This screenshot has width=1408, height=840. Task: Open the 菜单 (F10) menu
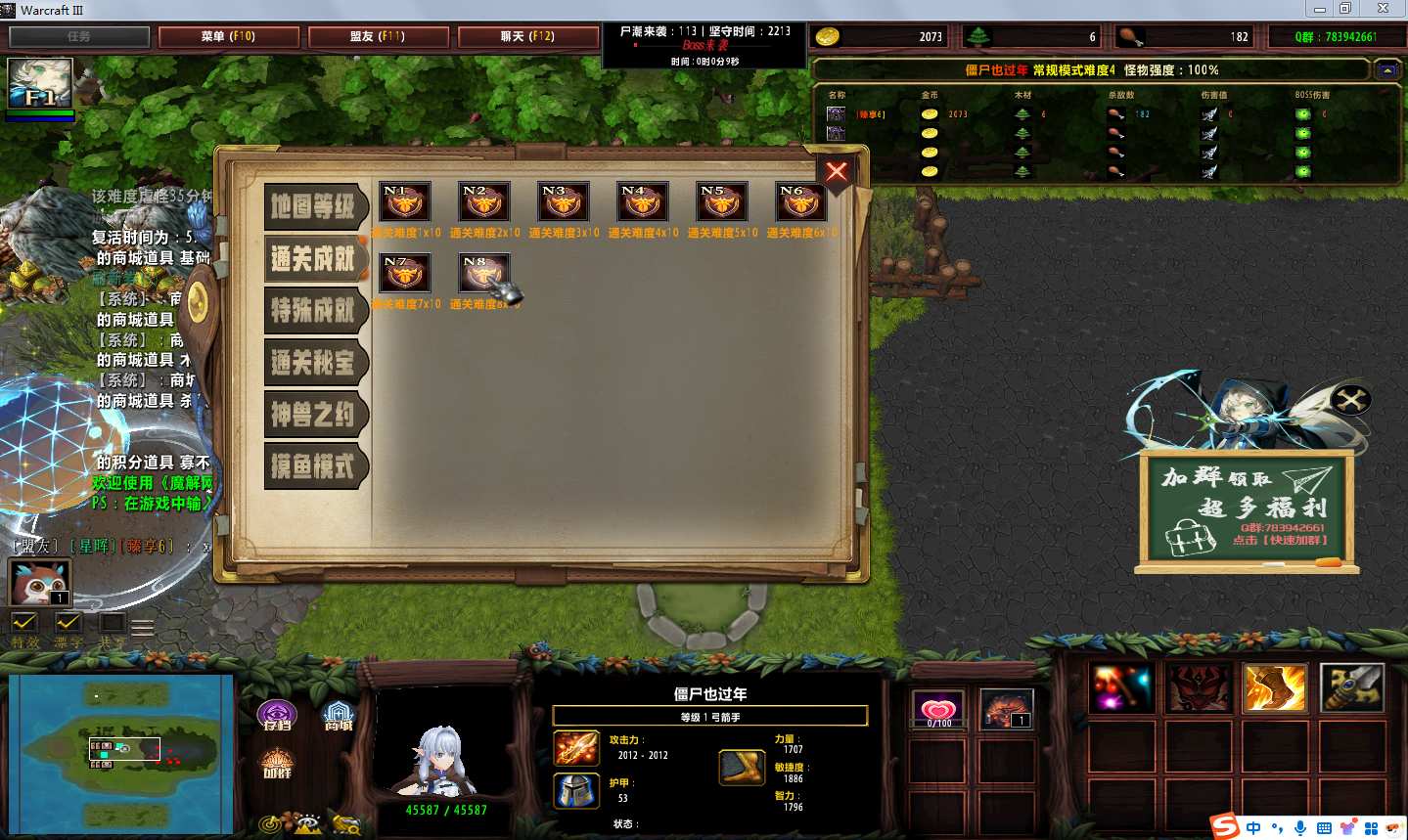(x=228, y=36)
